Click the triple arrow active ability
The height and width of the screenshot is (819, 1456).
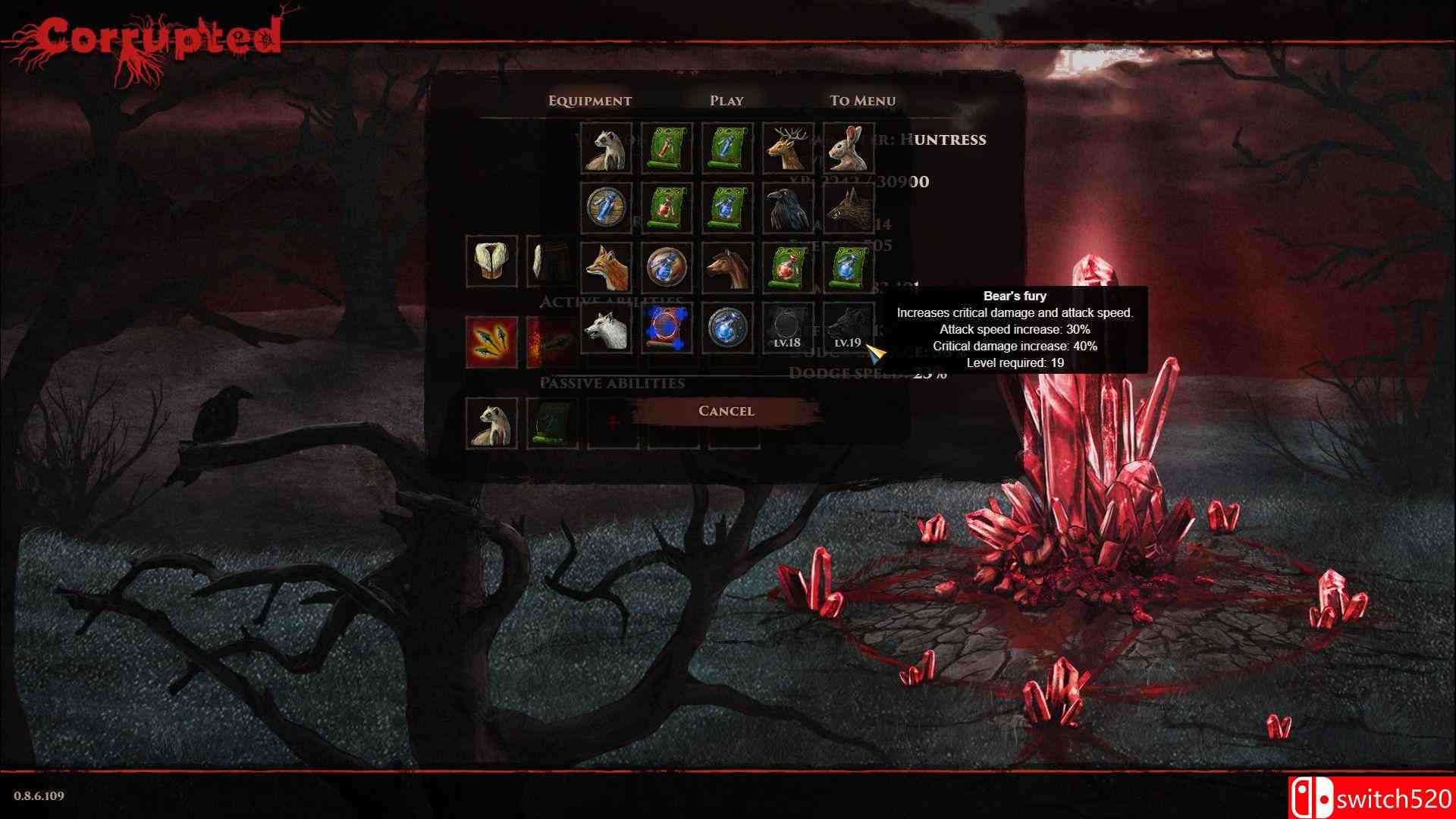point(491,342)
